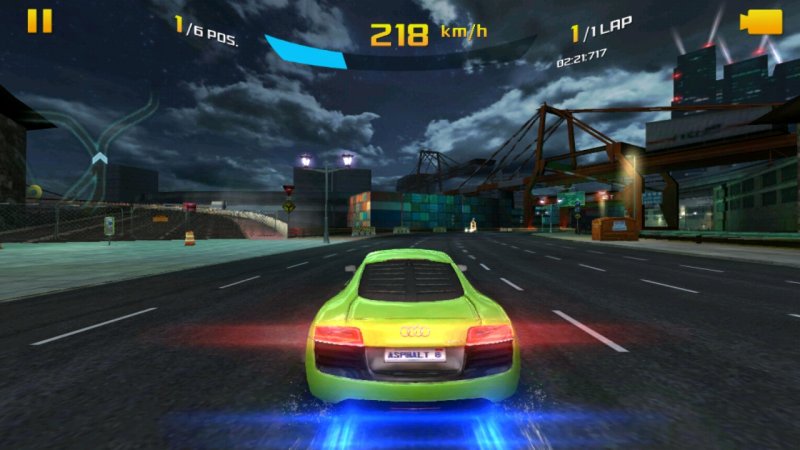Pause the race with the pause button
The width and height of the screenshot is (800, 450).
point(39,21)
